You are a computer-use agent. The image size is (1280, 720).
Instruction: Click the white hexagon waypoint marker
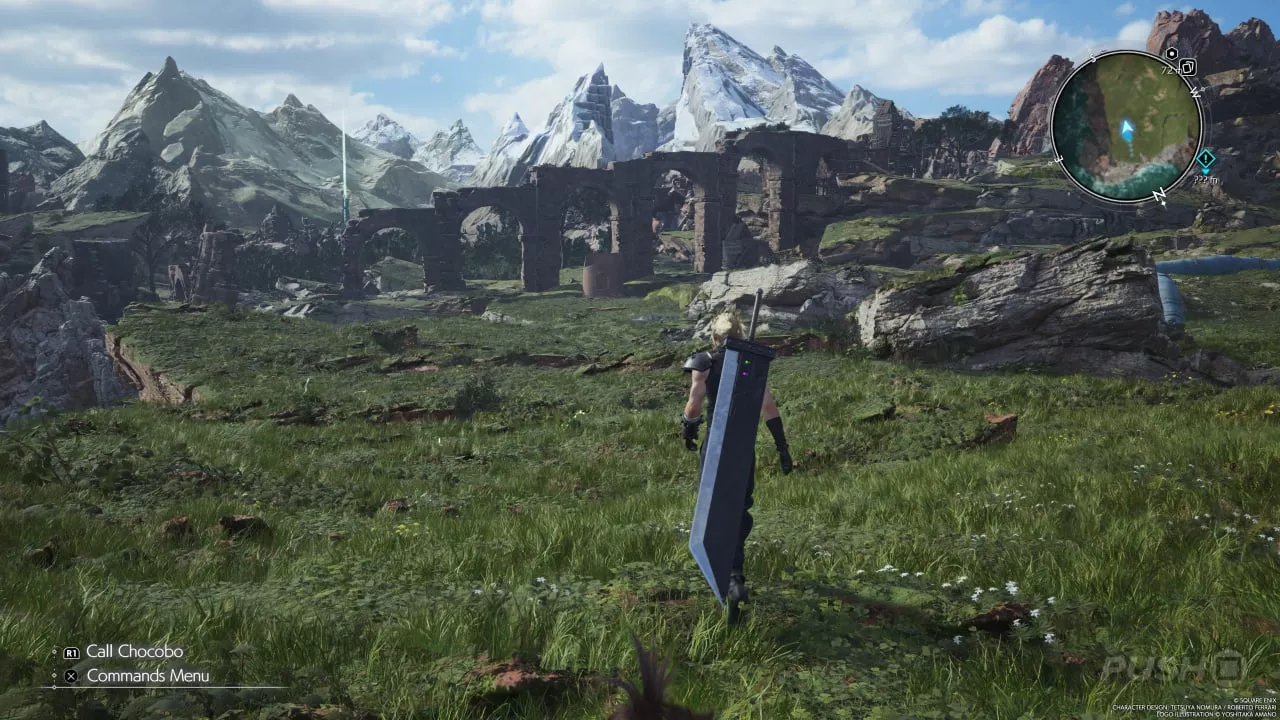1171,54
